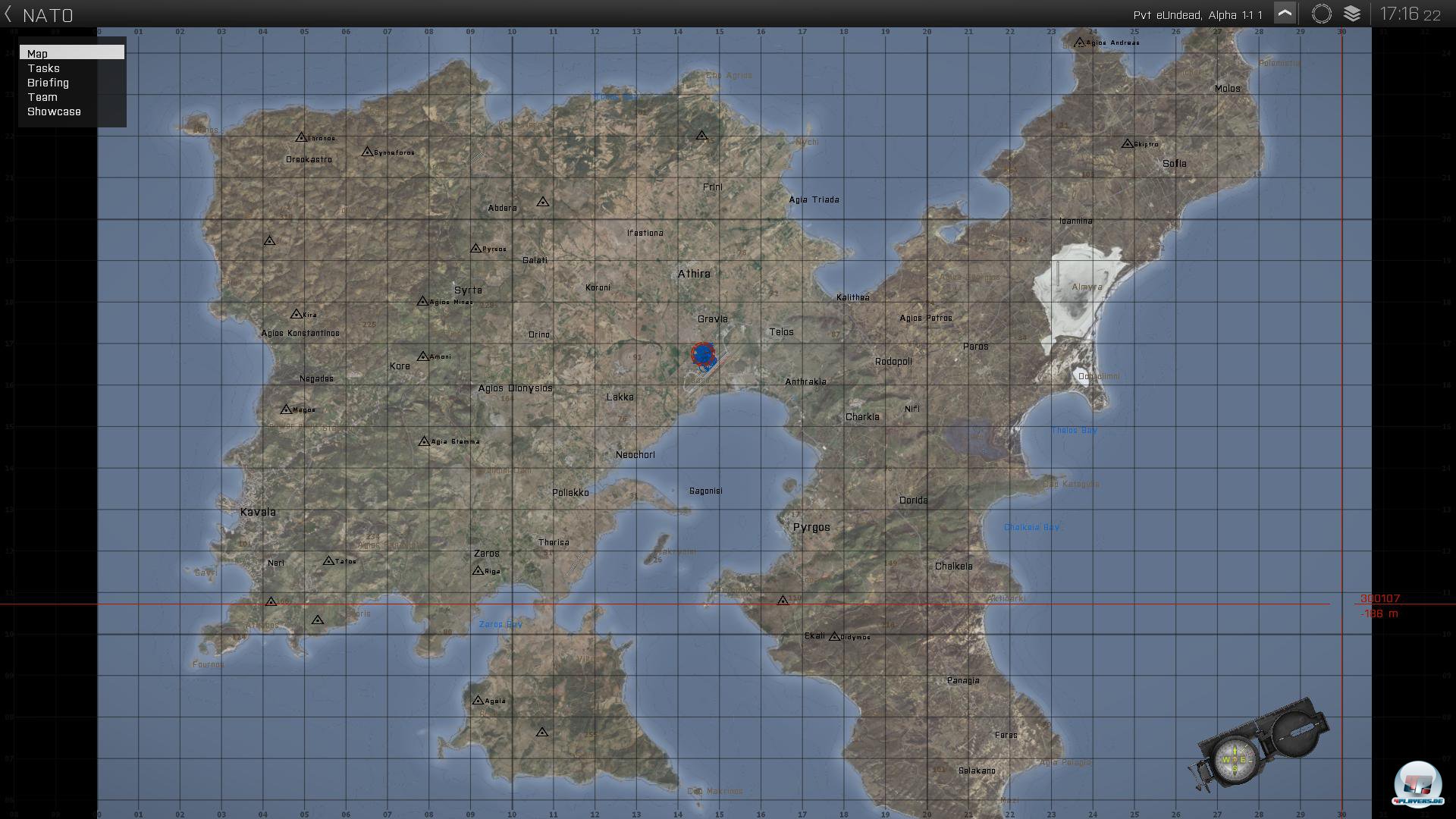Click the Agela warning triangle marker

[478, 700]
